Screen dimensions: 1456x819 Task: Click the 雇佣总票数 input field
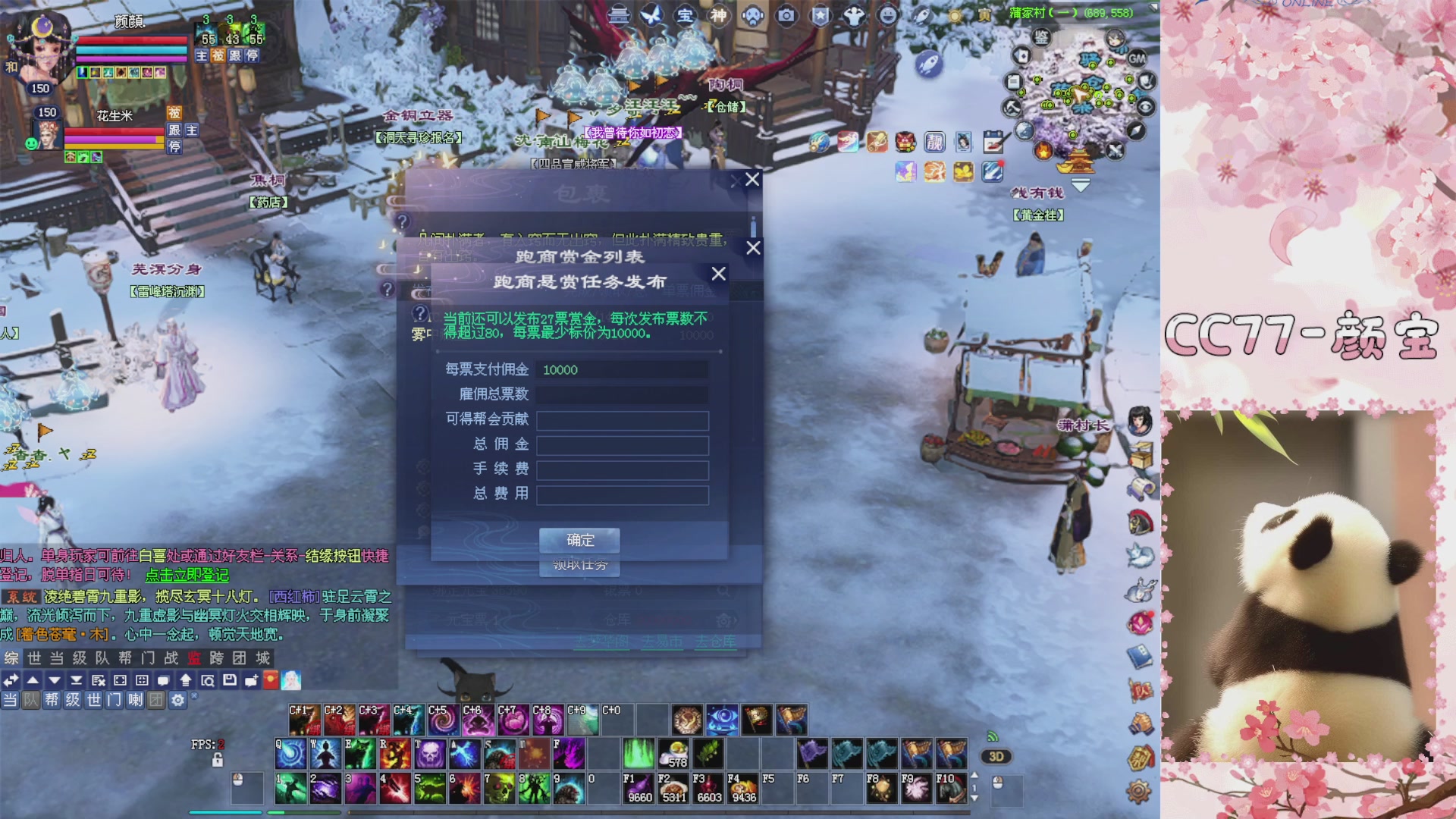tap(622, 394)
